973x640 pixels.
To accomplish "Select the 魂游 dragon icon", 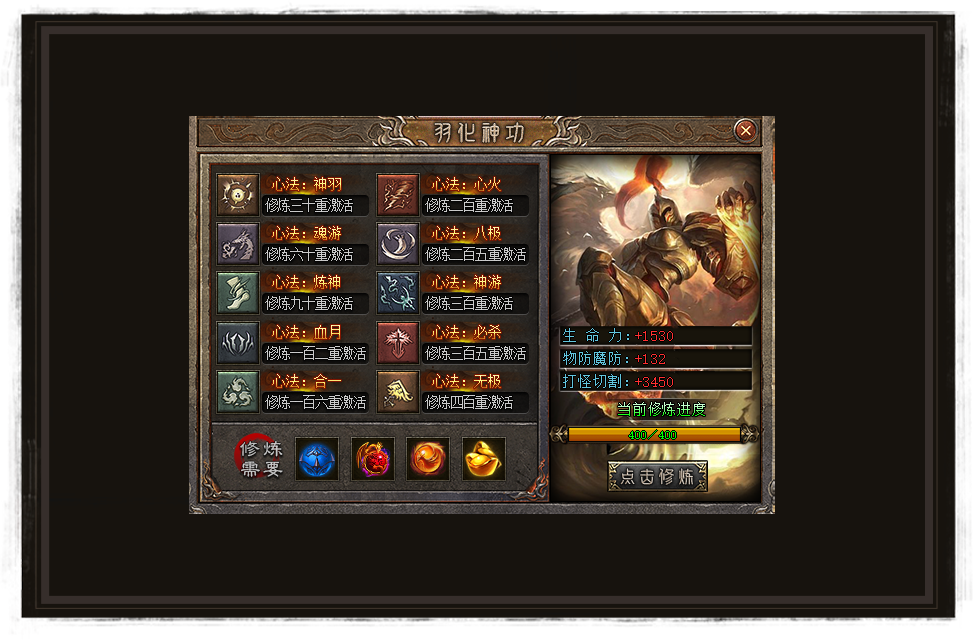I will point(238,244).
